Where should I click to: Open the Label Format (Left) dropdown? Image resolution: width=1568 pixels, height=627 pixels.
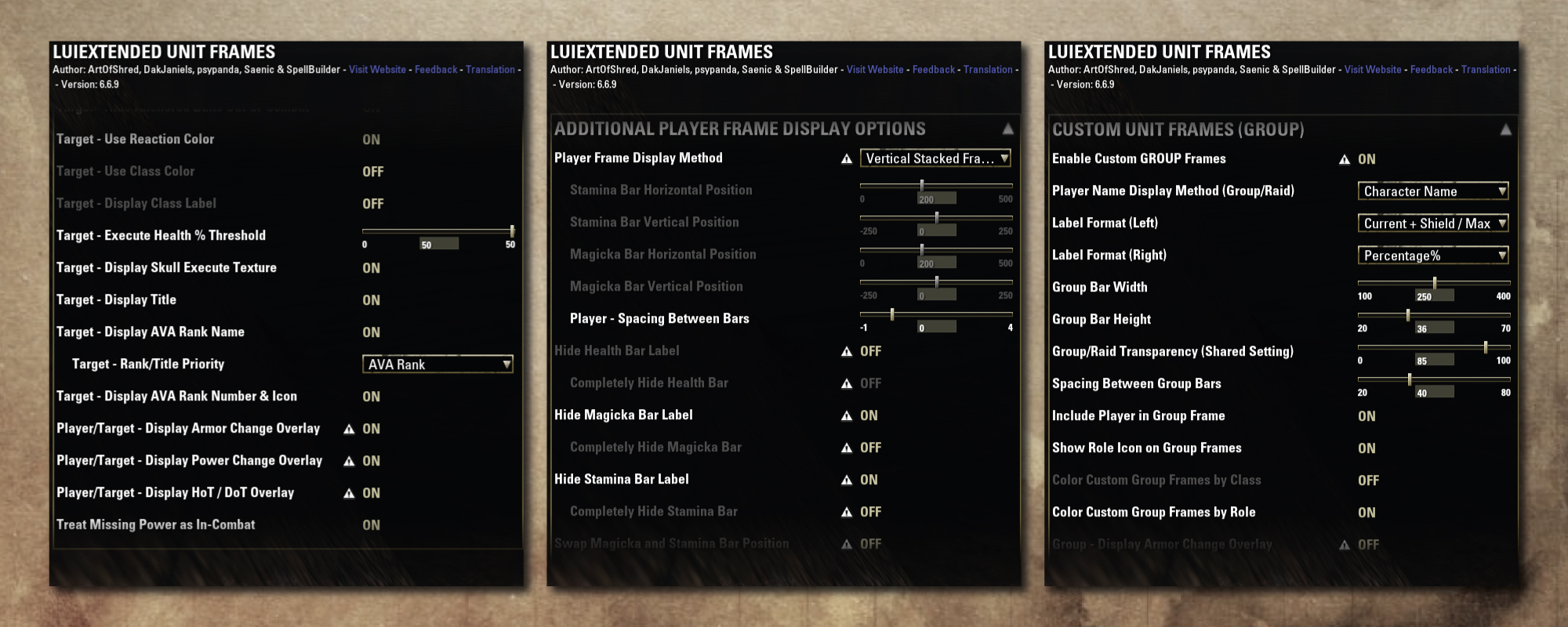(x=1433, y=223)
